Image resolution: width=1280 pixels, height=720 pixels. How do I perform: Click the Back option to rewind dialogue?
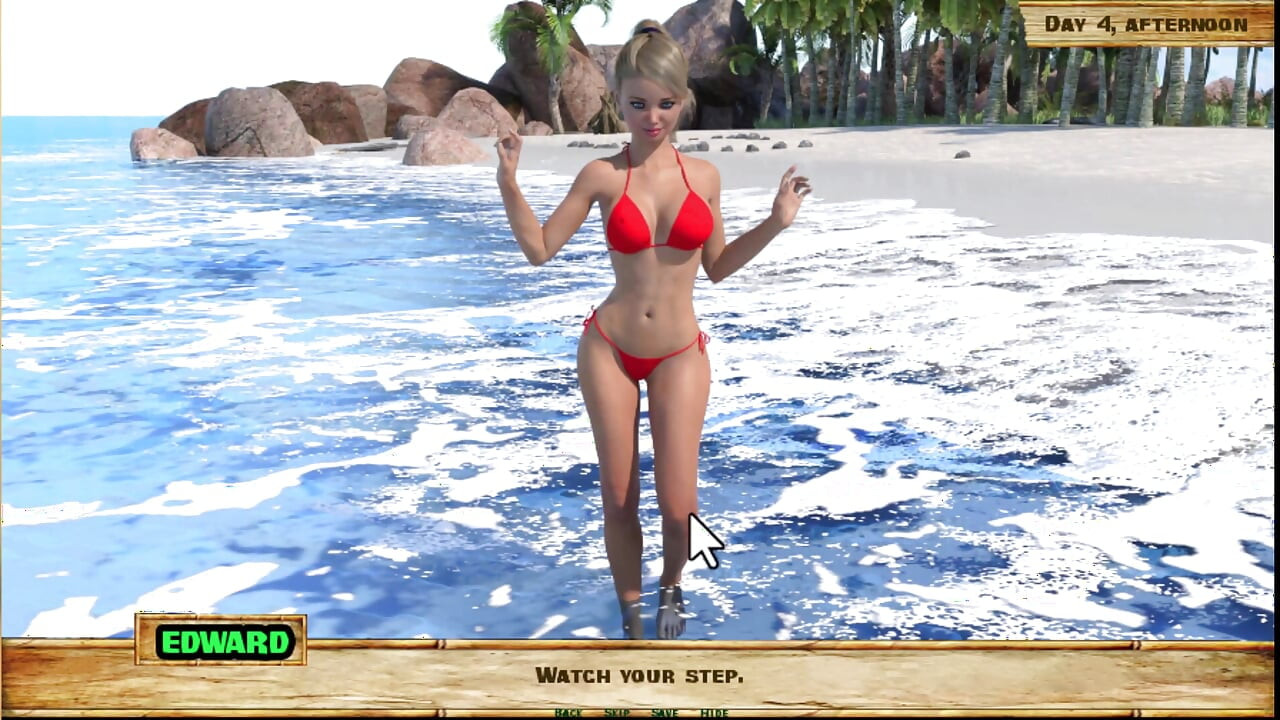tap(568, 713)
